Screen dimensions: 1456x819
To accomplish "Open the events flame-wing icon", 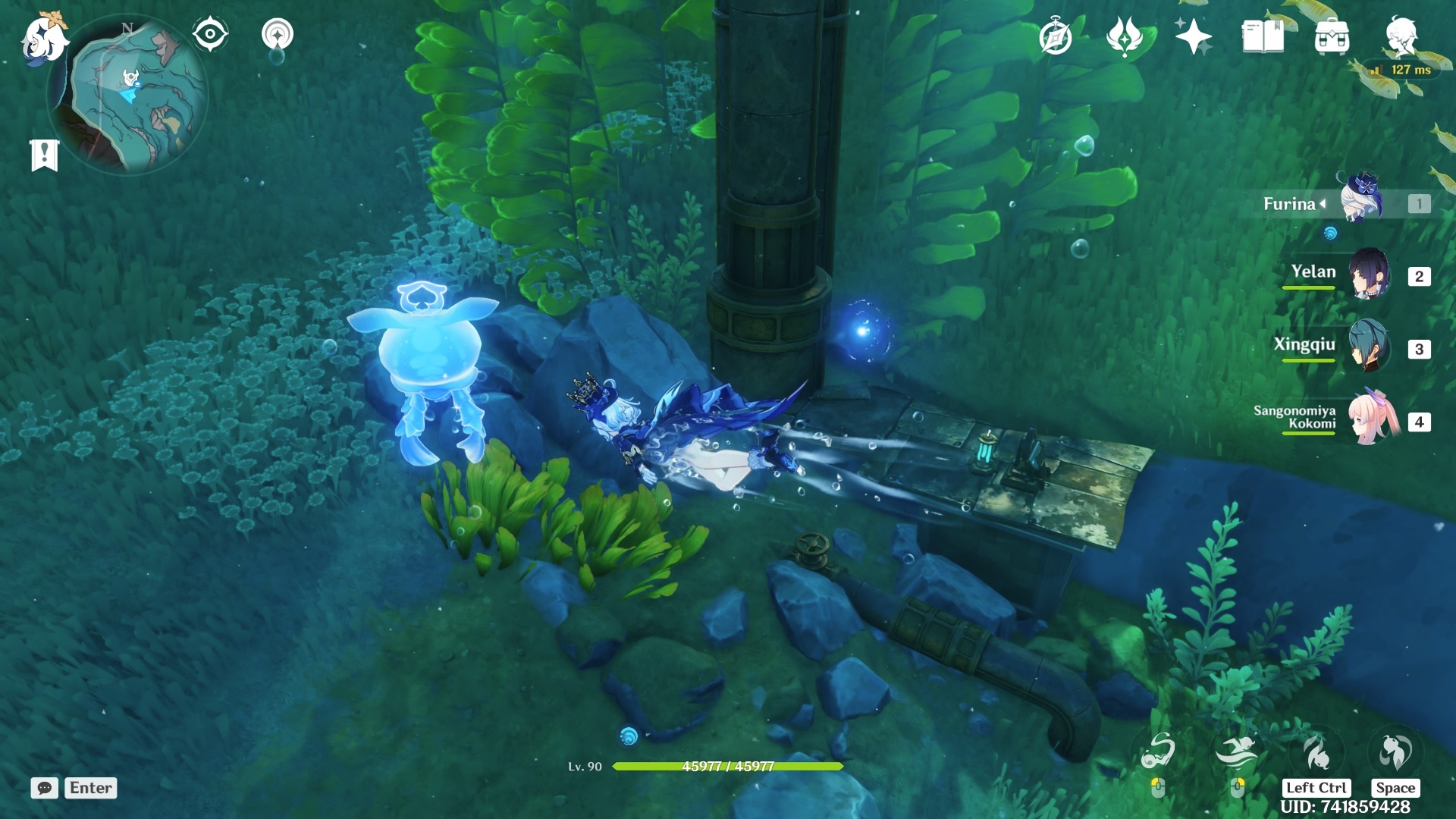I will pyautogui.click(x=1124, y=36).
